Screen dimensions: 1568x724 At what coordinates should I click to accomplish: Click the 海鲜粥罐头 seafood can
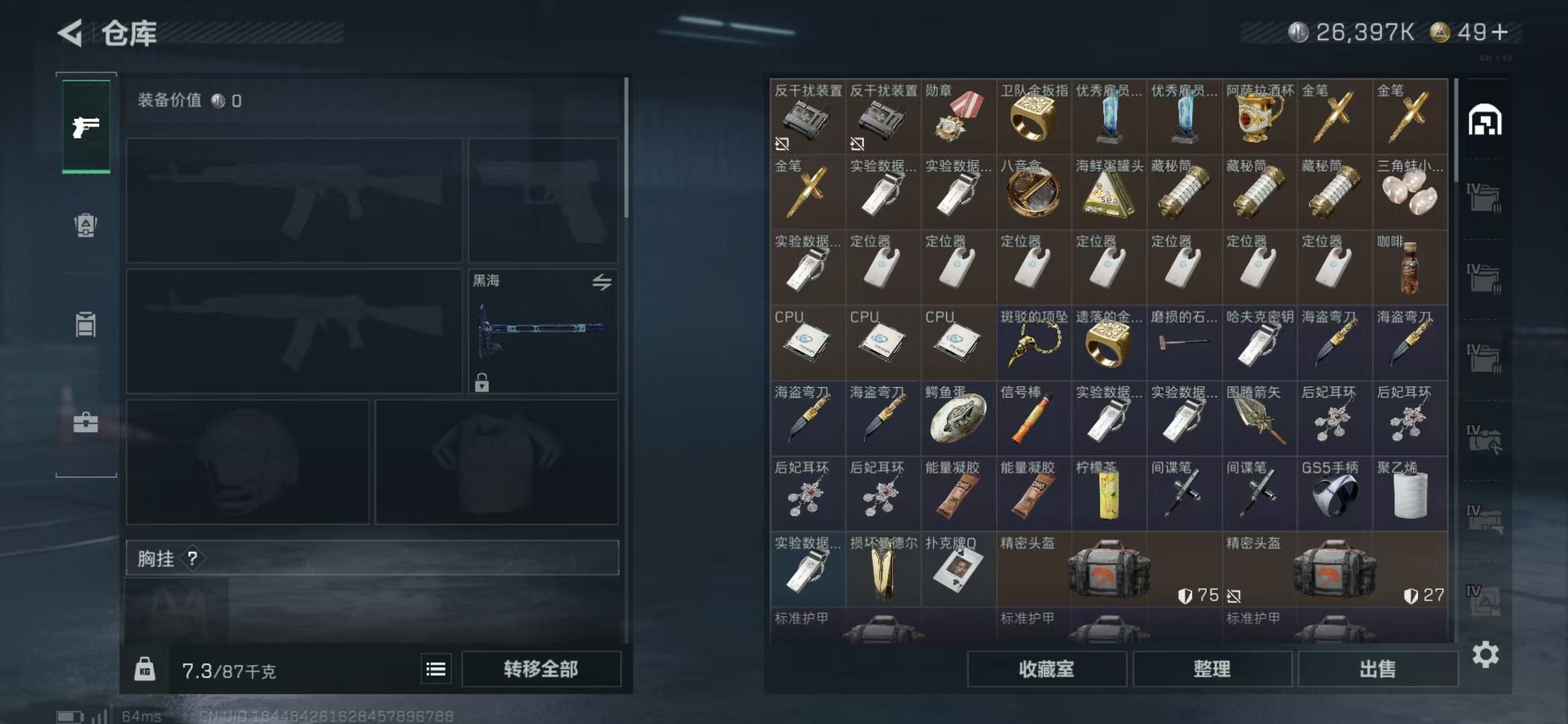pyautogui.click(x=1108, y=192)
